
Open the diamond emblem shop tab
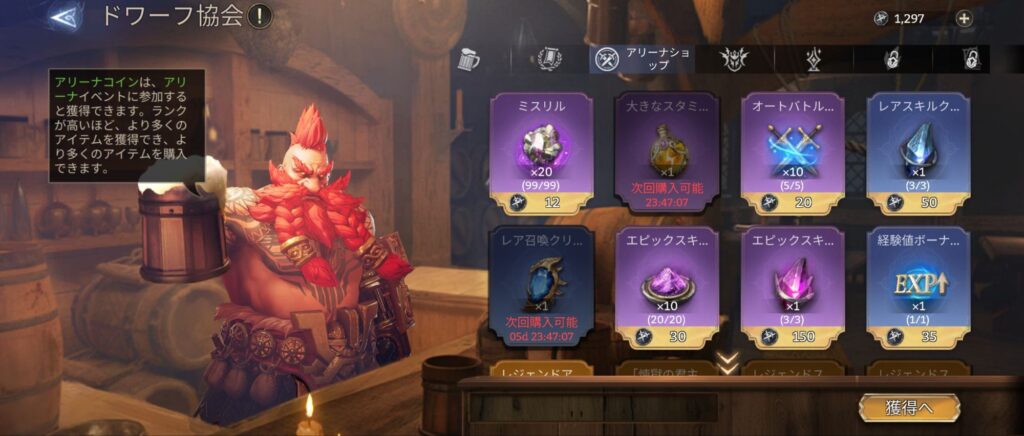(x=814, y=59)
